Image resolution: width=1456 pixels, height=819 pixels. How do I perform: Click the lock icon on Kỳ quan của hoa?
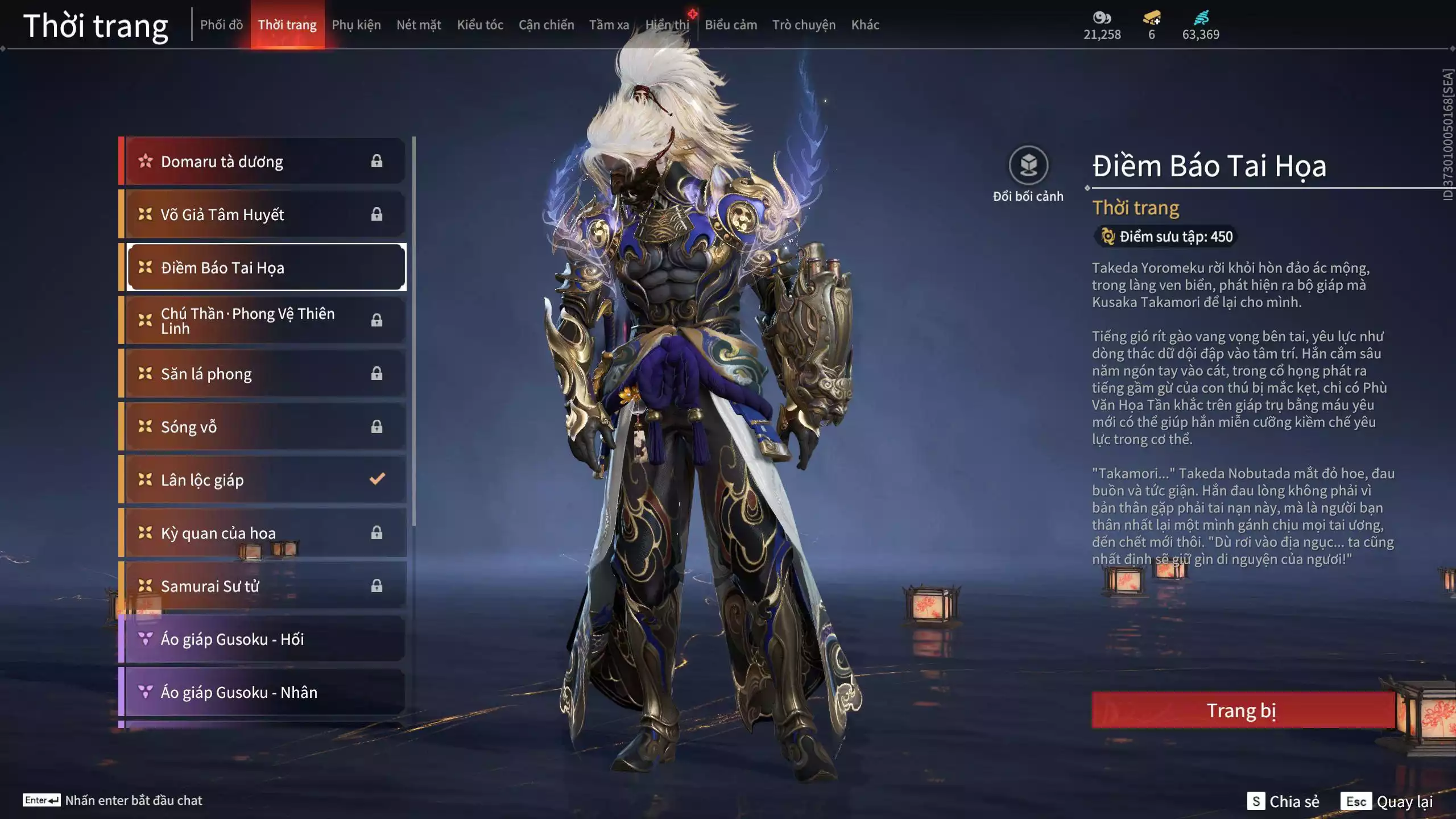[375, 533]
